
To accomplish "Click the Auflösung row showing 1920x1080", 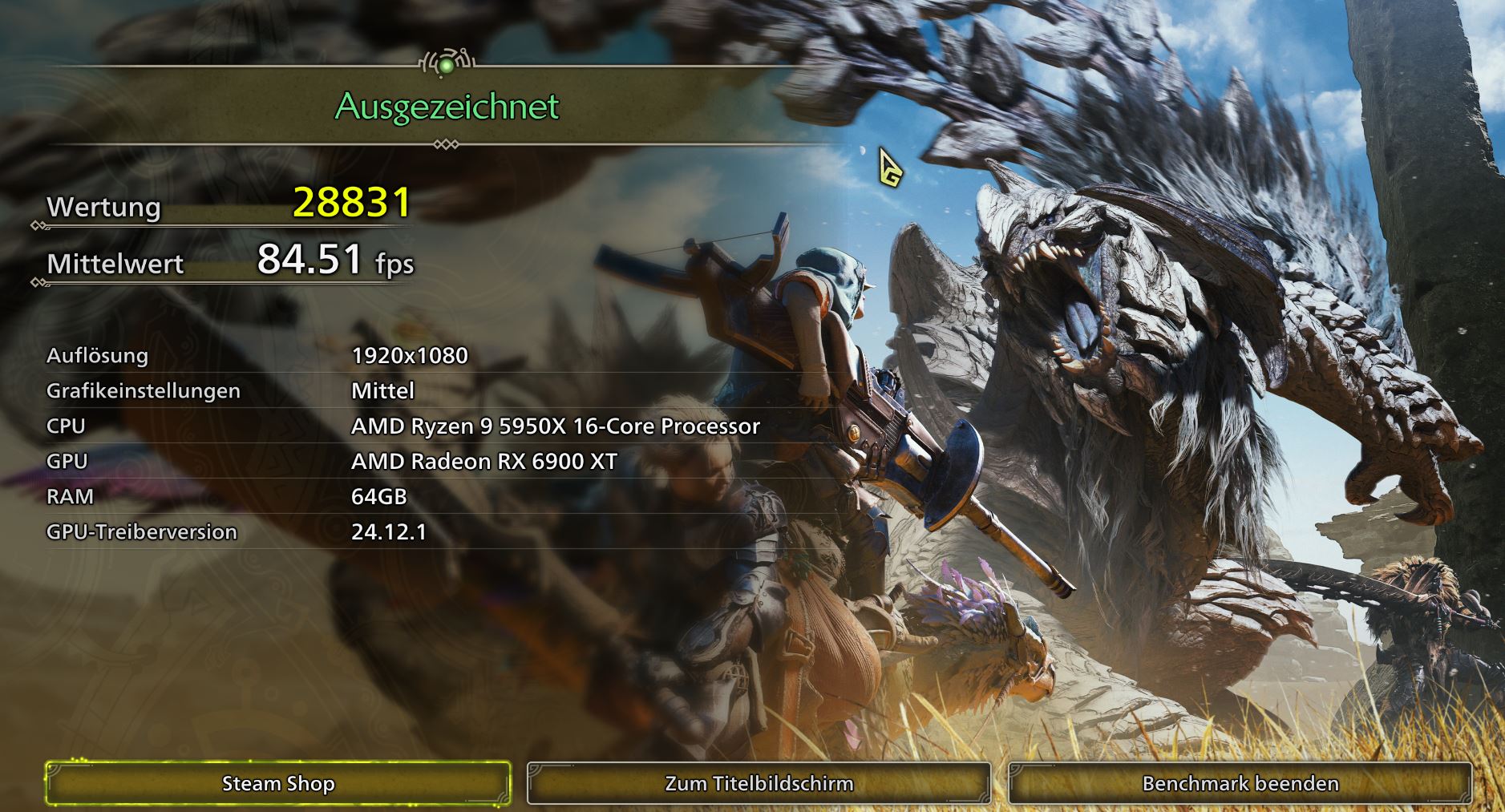I will pyautogui.click(x=411, y=356).
